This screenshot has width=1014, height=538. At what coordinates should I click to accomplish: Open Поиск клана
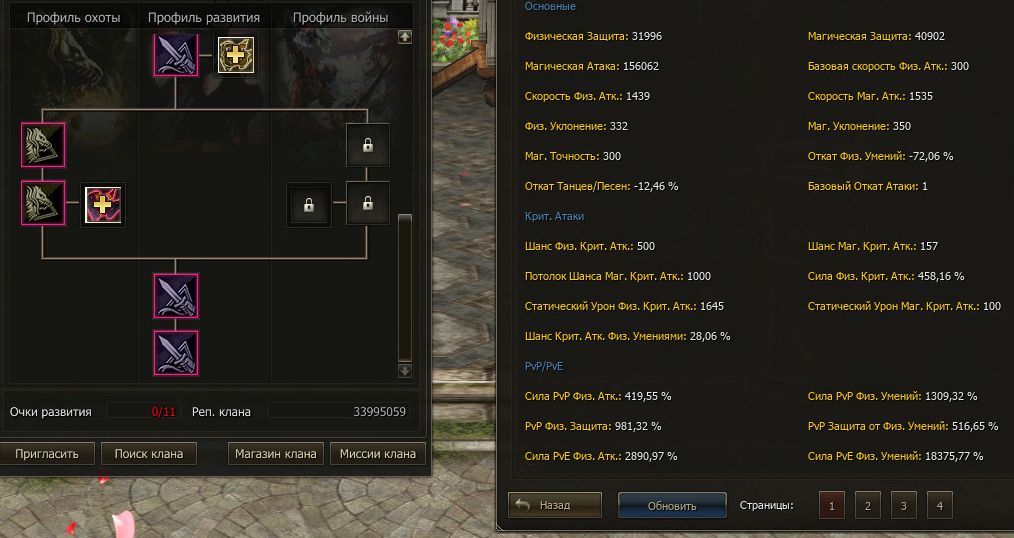point(149,454)
